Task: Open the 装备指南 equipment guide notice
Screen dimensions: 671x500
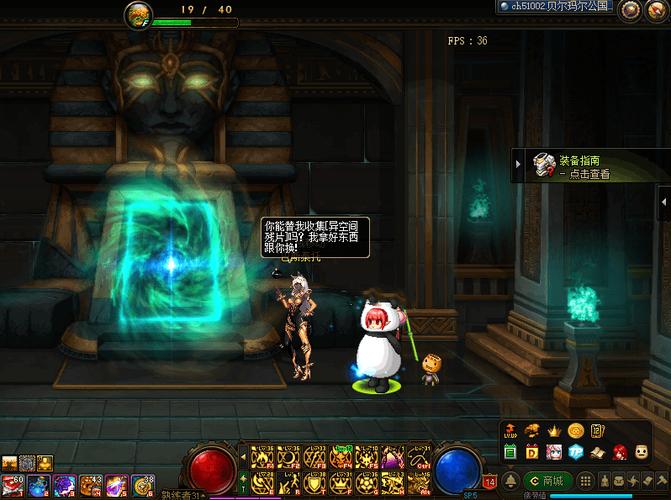Action: coord(584,166)
